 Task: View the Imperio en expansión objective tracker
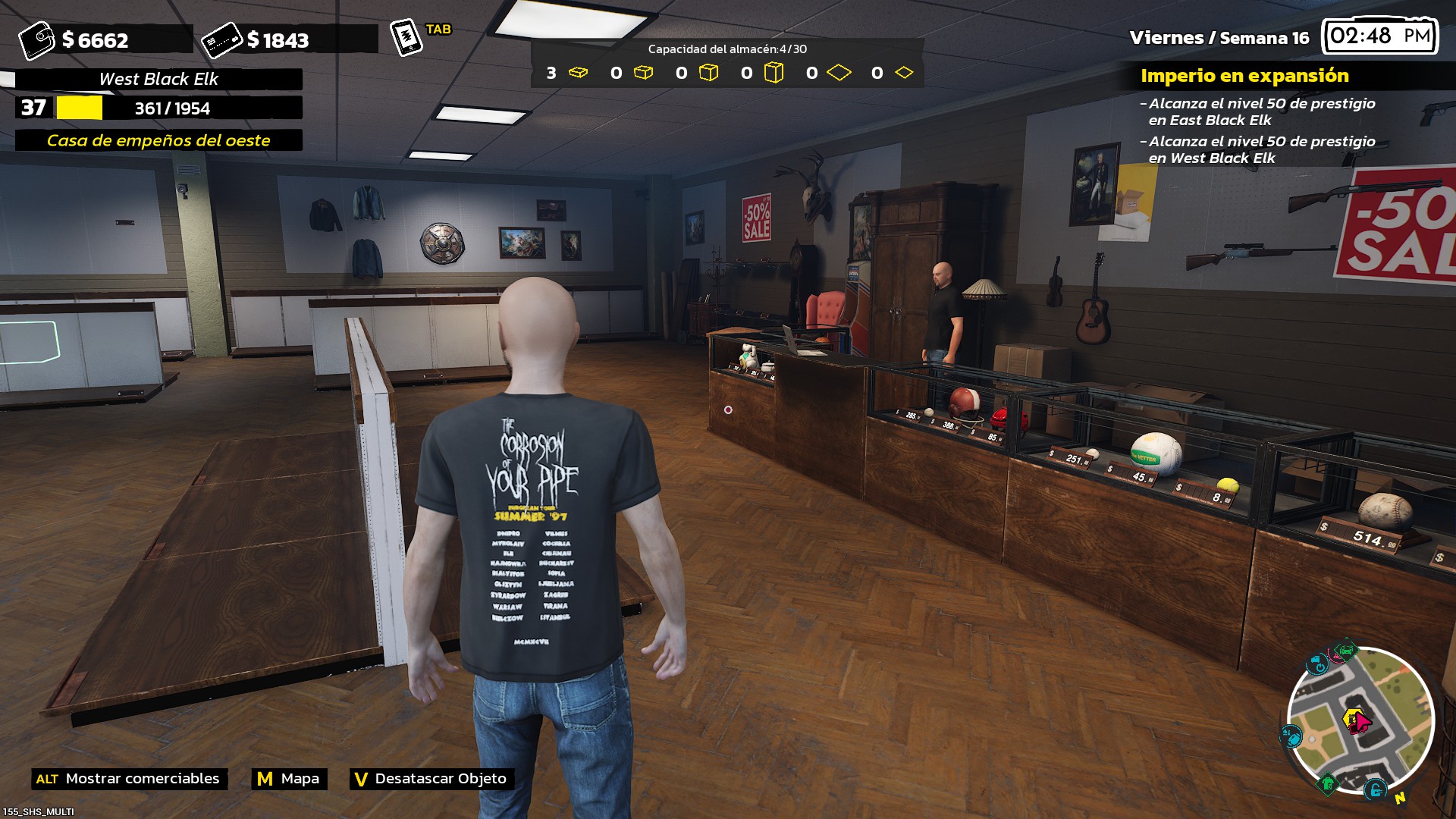pos(1244,76)
